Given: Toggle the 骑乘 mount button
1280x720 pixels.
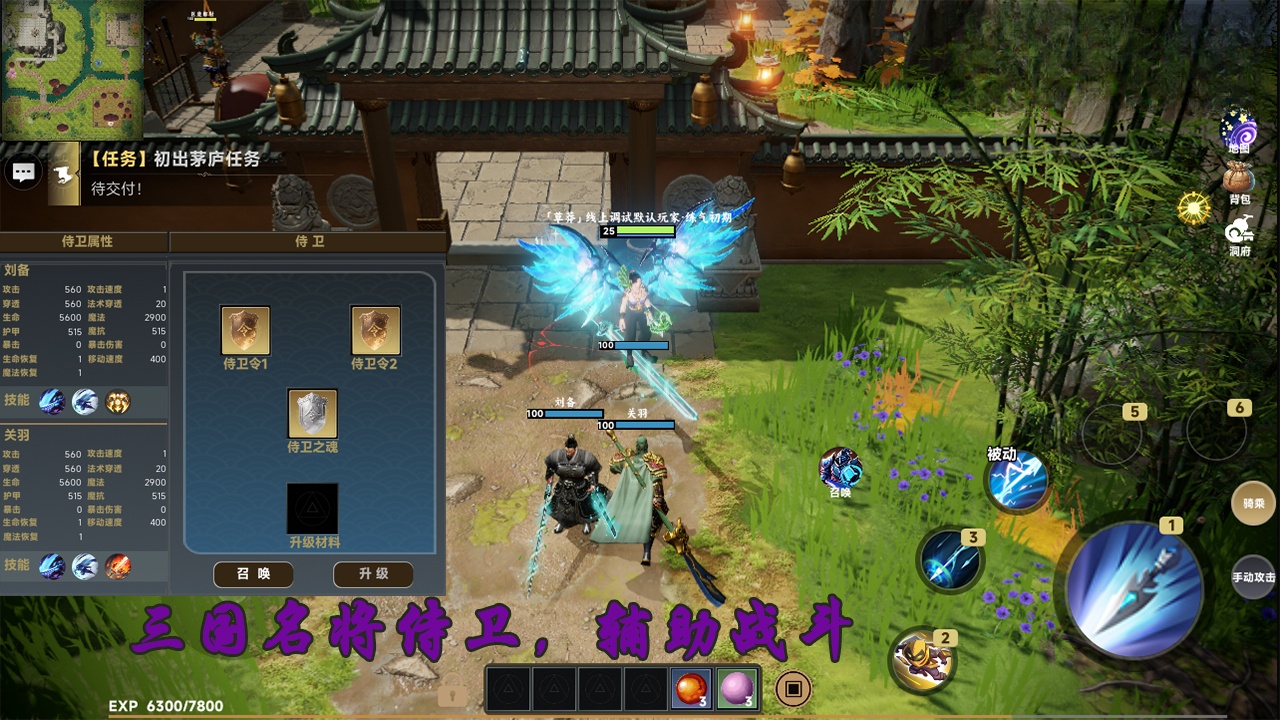Looking at the screenshot, I should 1253,504.
